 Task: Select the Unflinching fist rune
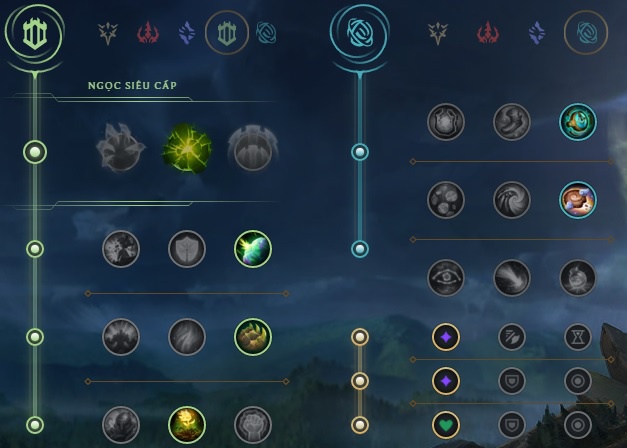tap(252, 424)
